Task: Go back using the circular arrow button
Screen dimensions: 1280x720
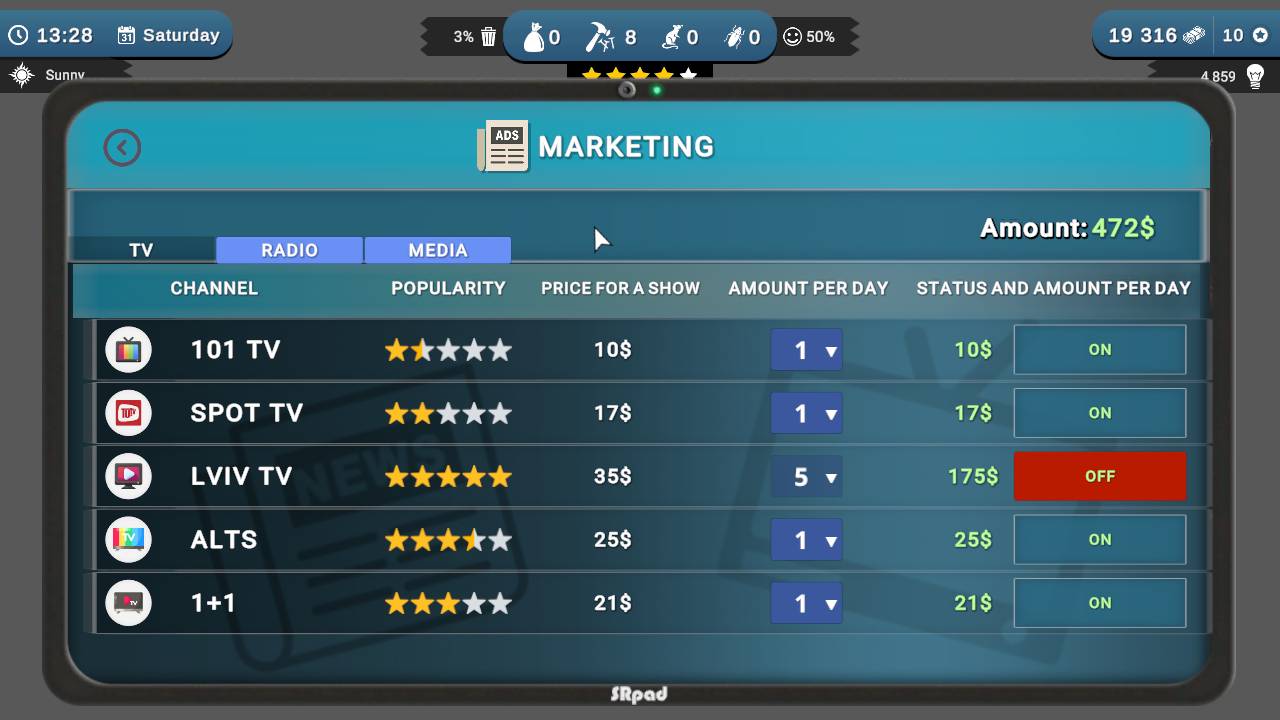Action: tap(121, 146)
